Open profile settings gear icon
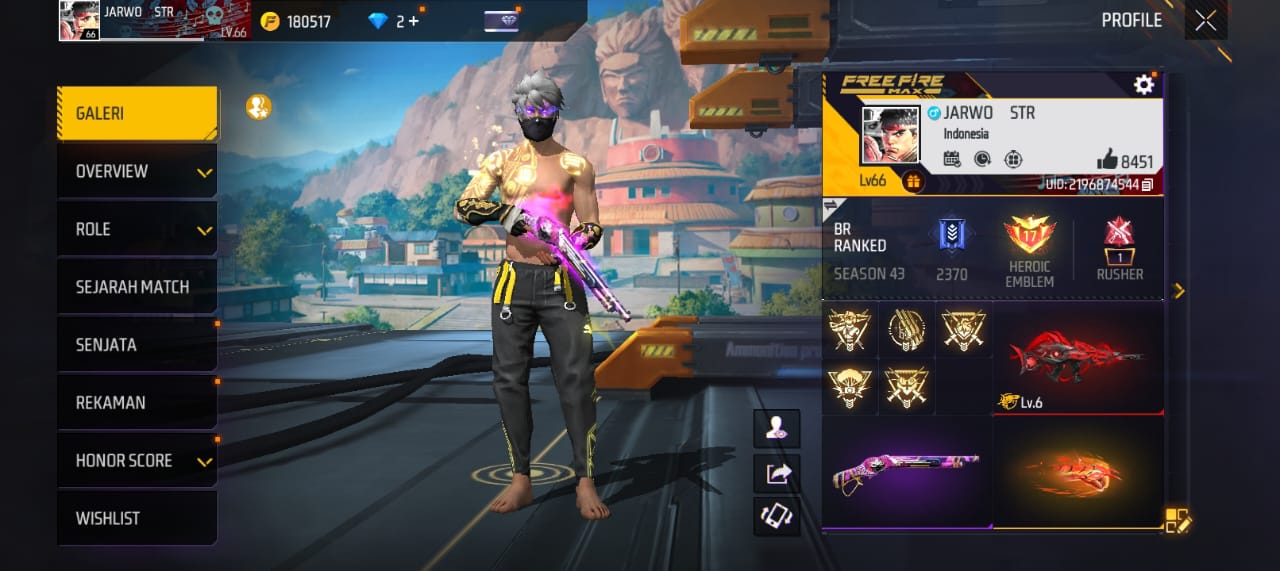Image resolution: width=1280 pixels, height=571 pixels. [1143, 85]
